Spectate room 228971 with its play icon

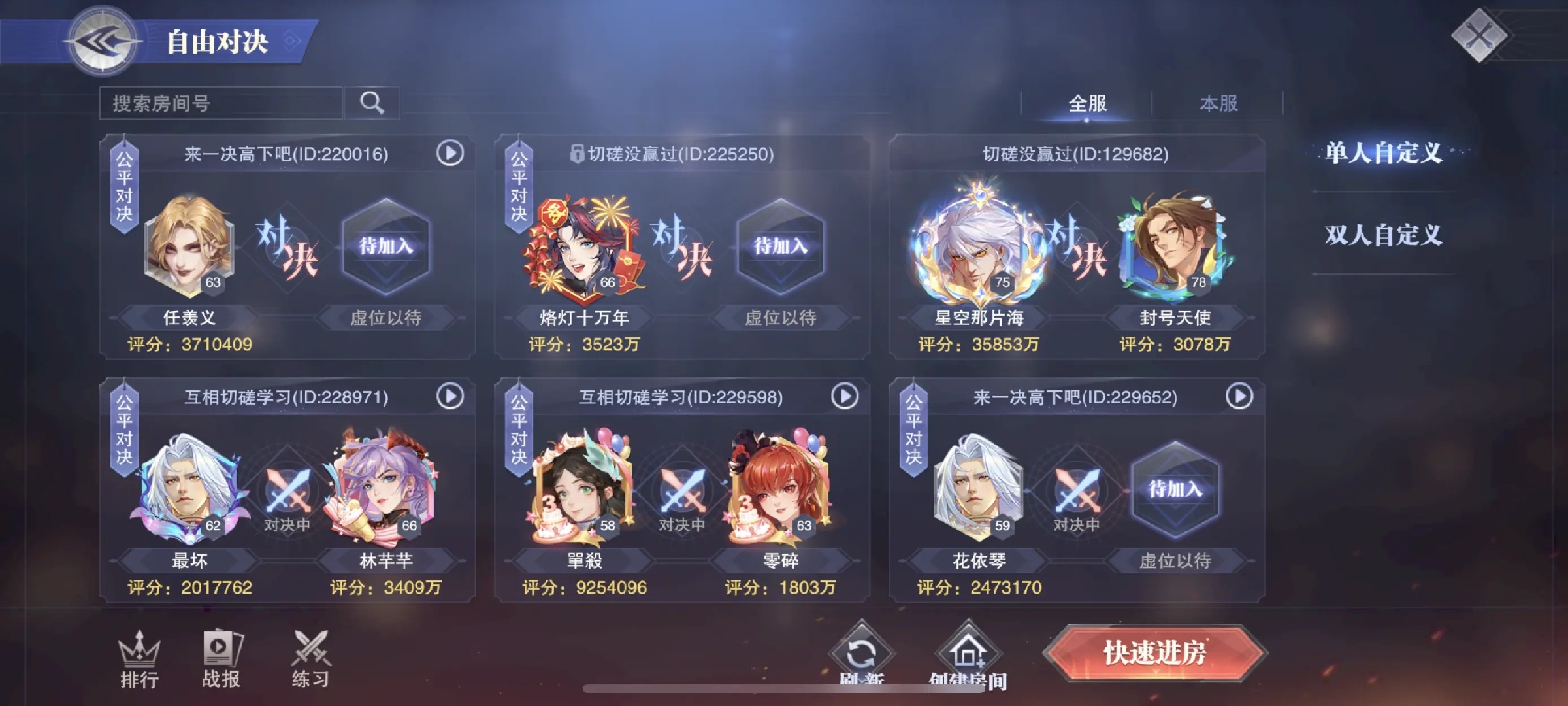click(450, 396)
